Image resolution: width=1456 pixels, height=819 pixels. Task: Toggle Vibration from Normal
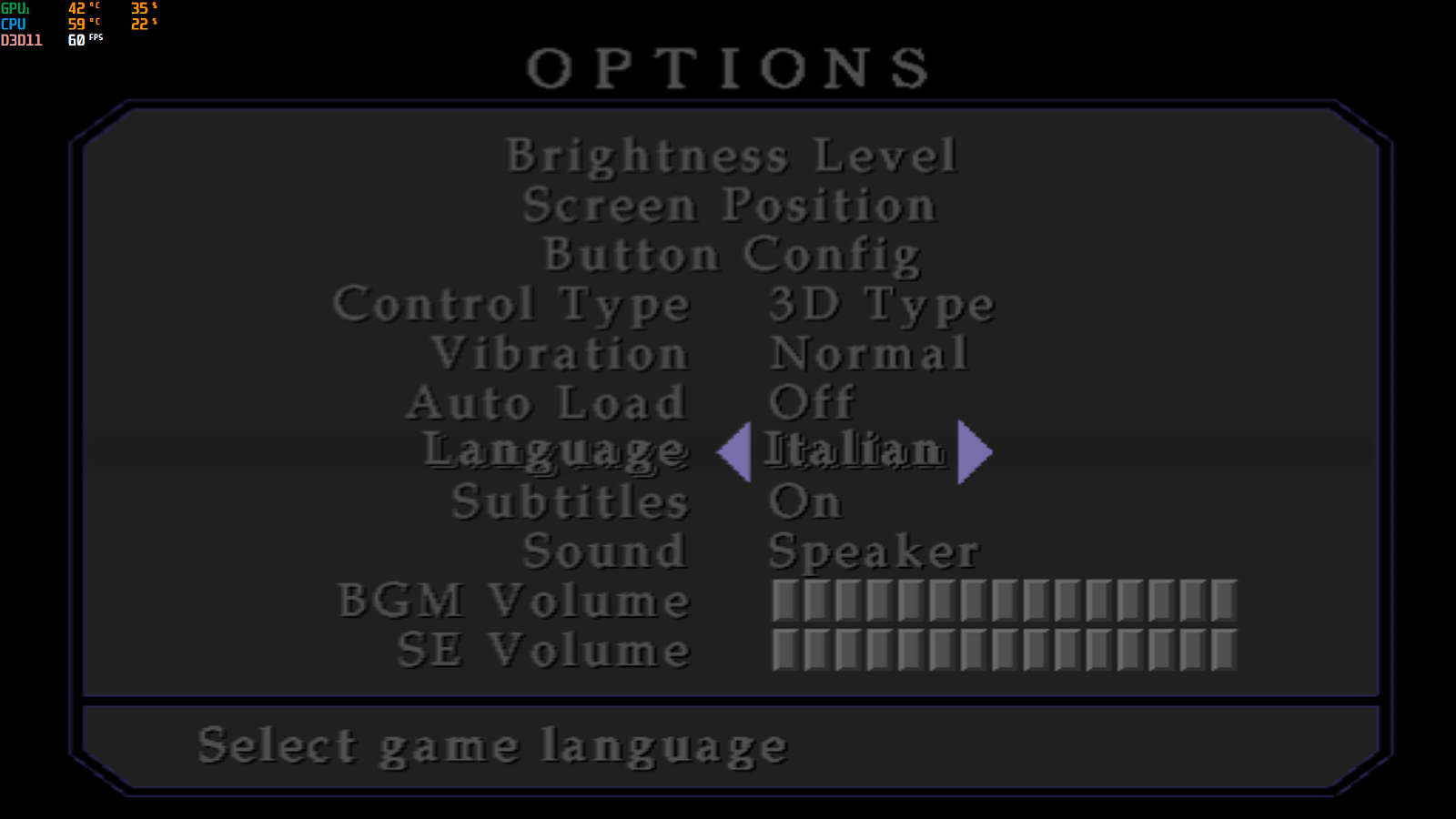pyautogui.click(x=868, y=353)
